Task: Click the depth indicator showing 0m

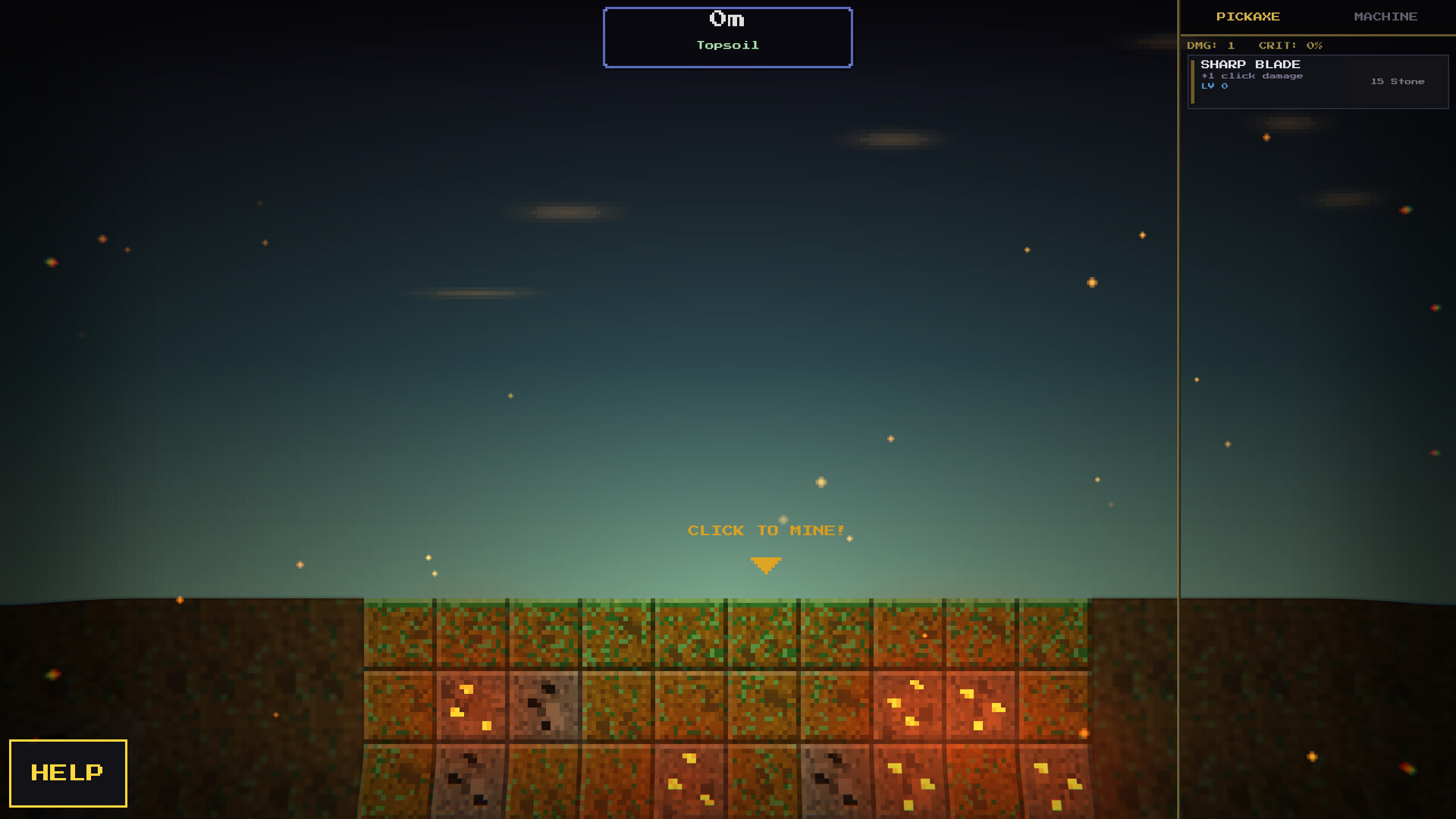Action: (726, 19)
